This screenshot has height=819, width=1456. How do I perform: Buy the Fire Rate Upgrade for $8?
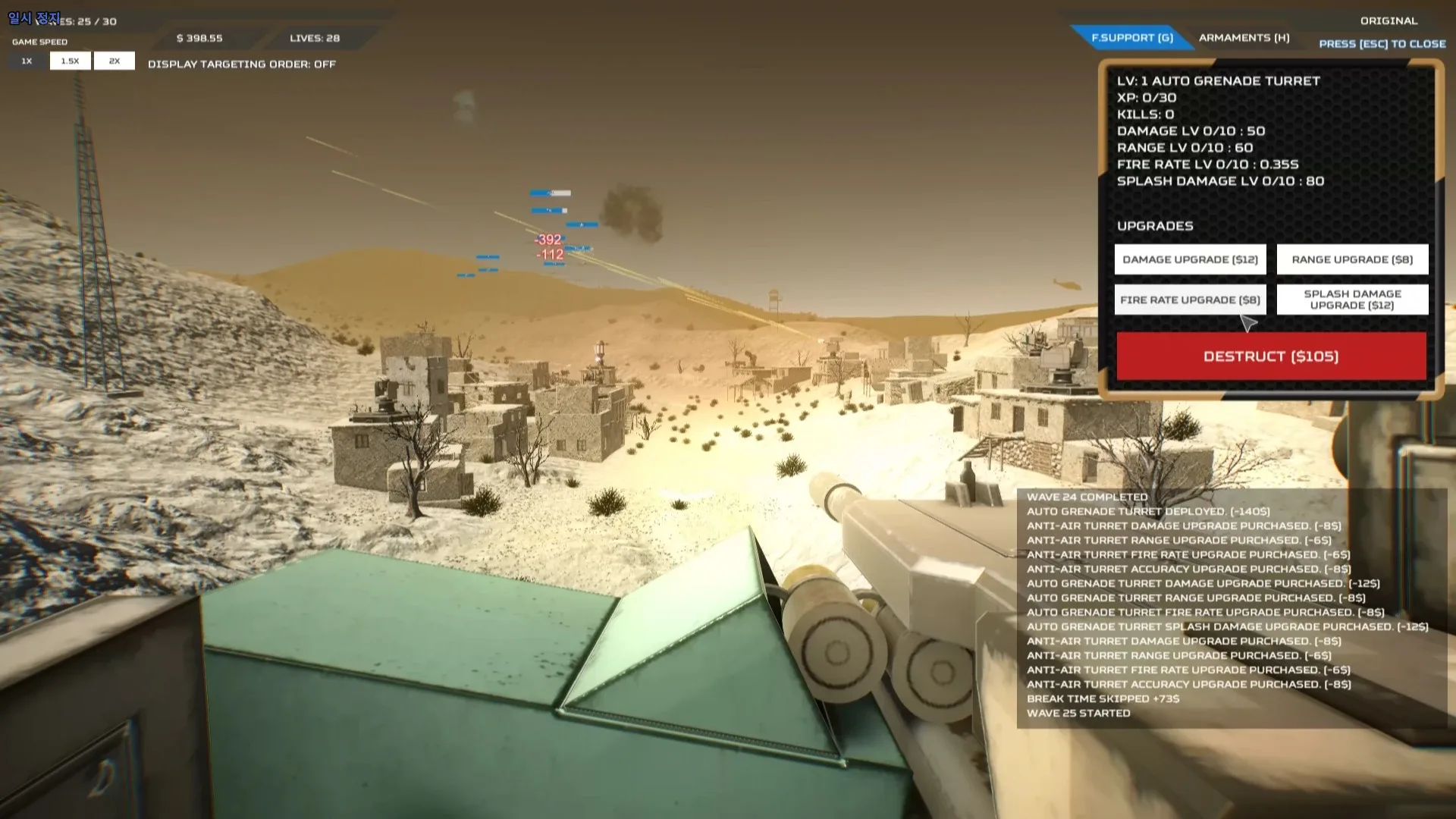point(1189,300)
